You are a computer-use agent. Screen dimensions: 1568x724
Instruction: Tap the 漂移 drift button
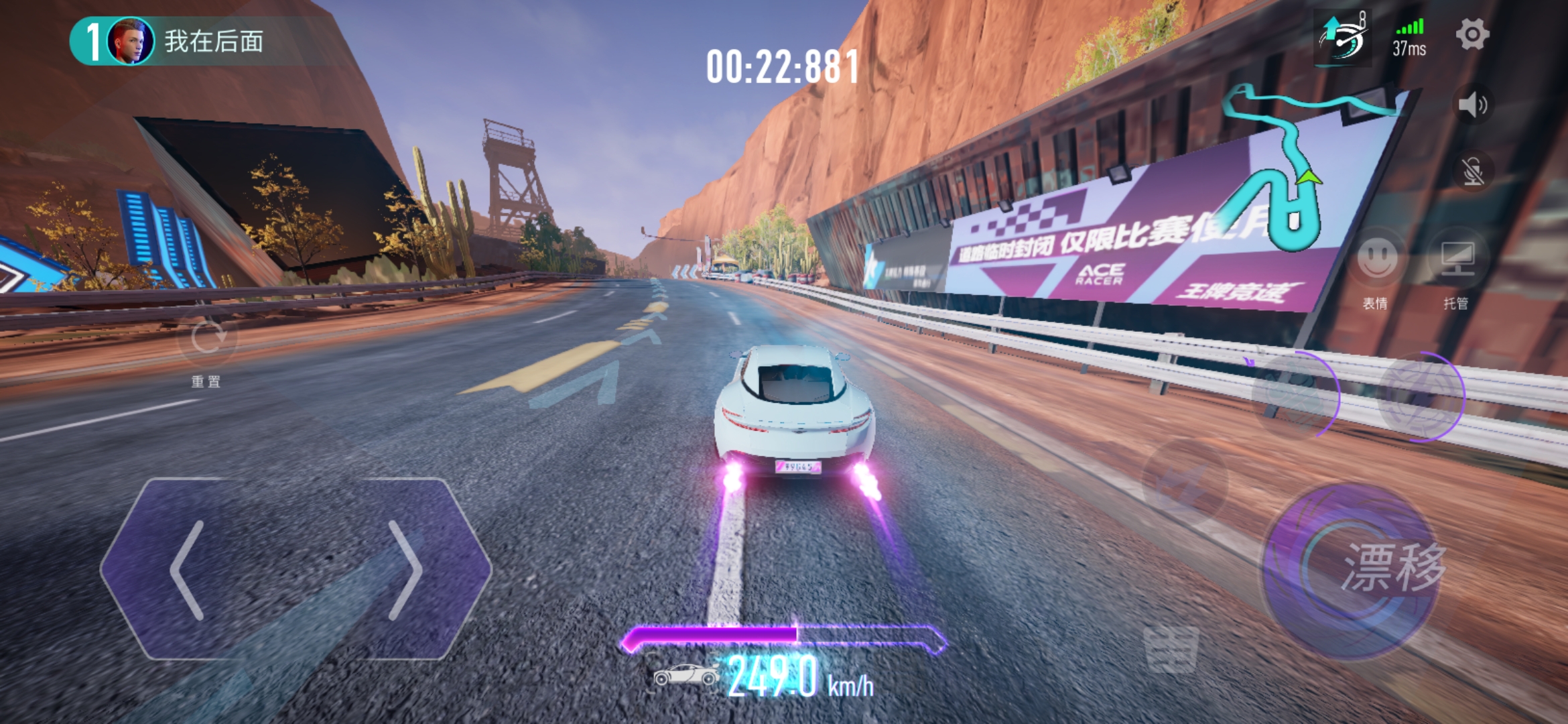coord(1354,570)
